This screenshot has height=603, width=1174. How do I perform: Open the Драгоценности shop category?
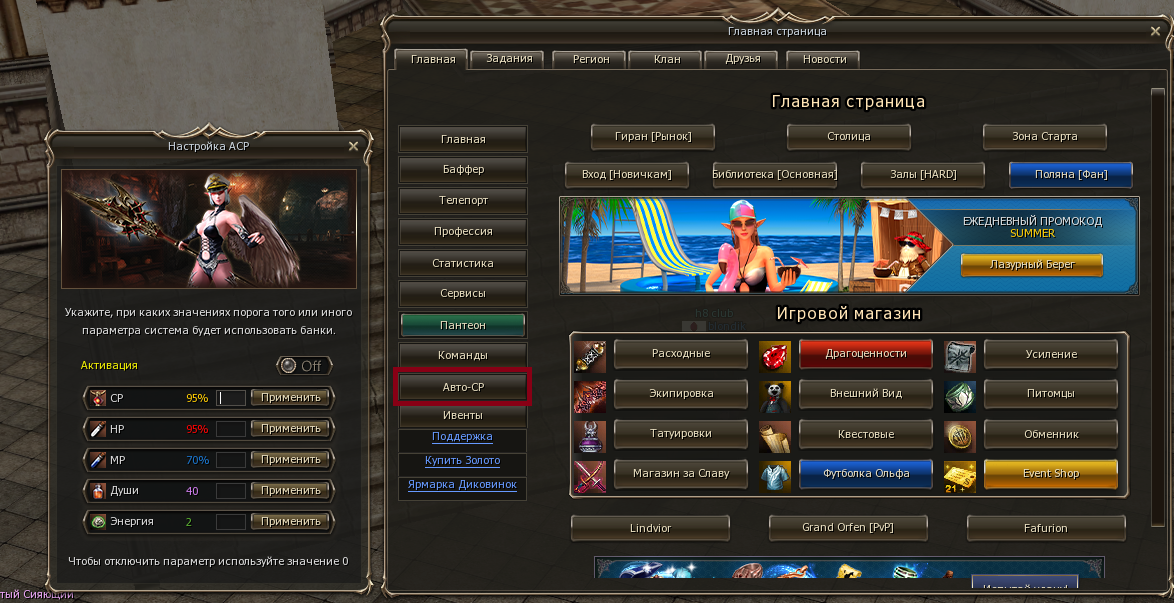click(x=865, y=354)
